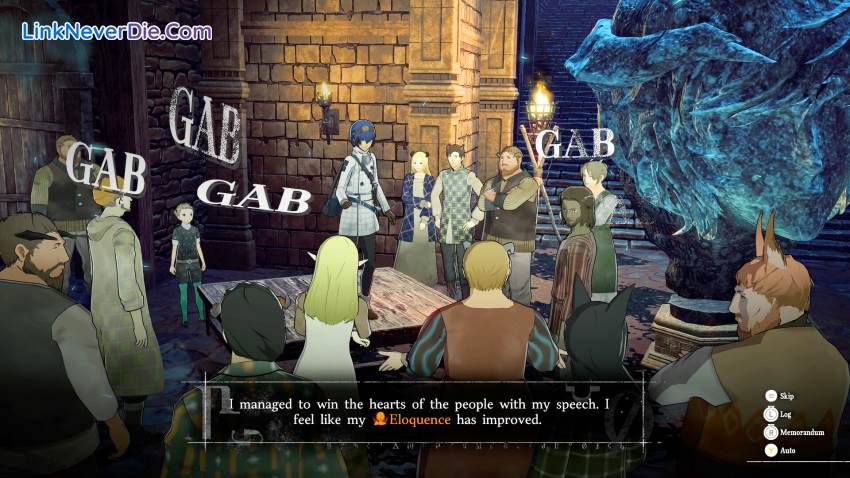Advance the Eloquence improved dialogue box
The width and height of the screenshot is (850, 478).
425,412
